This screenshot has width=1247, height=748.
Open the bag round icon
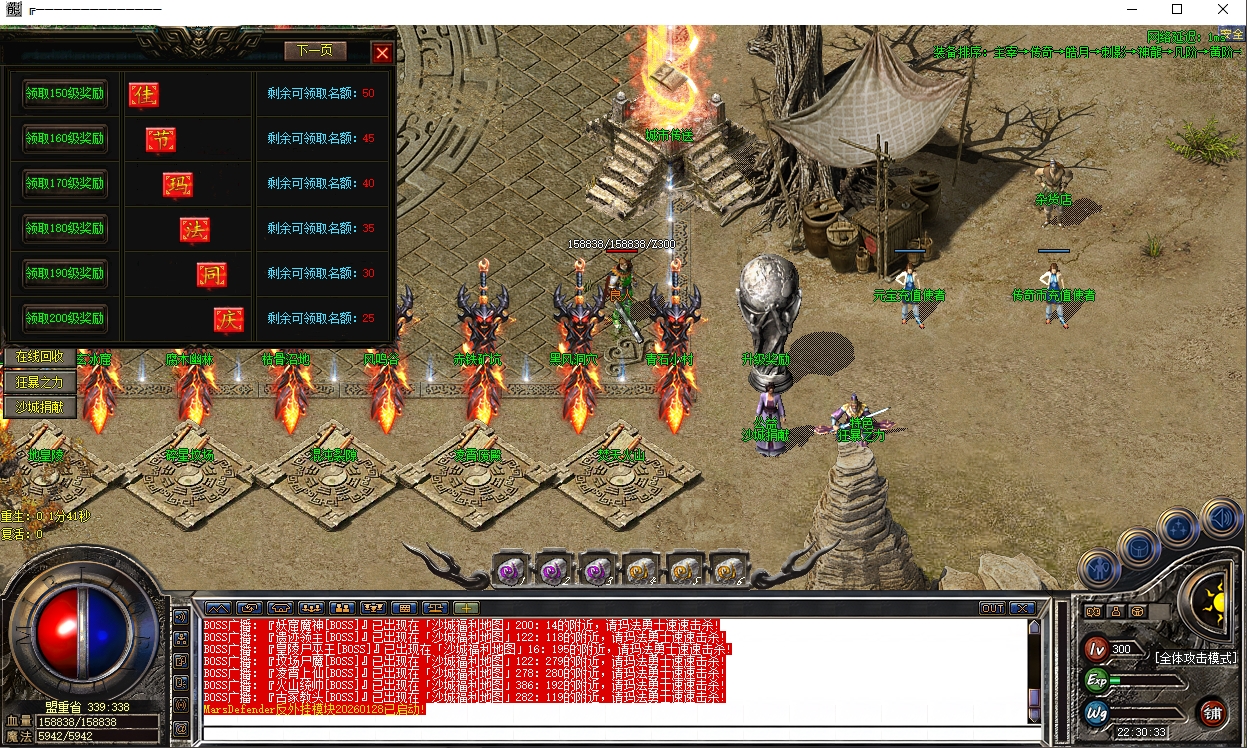(1139, 547)
